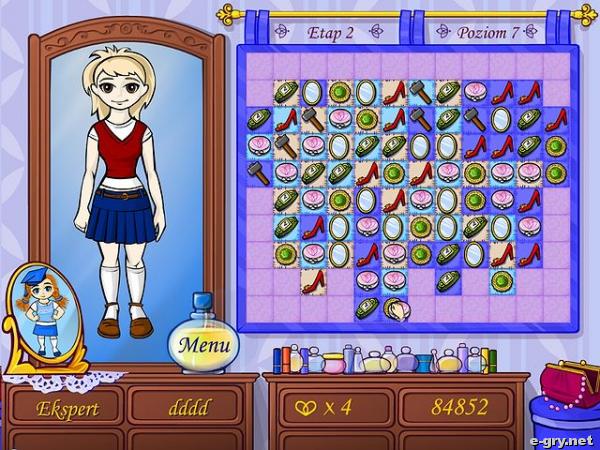Select the open golden seashell tile
Viewport: 600px width, 450px height.
point(396,309)
